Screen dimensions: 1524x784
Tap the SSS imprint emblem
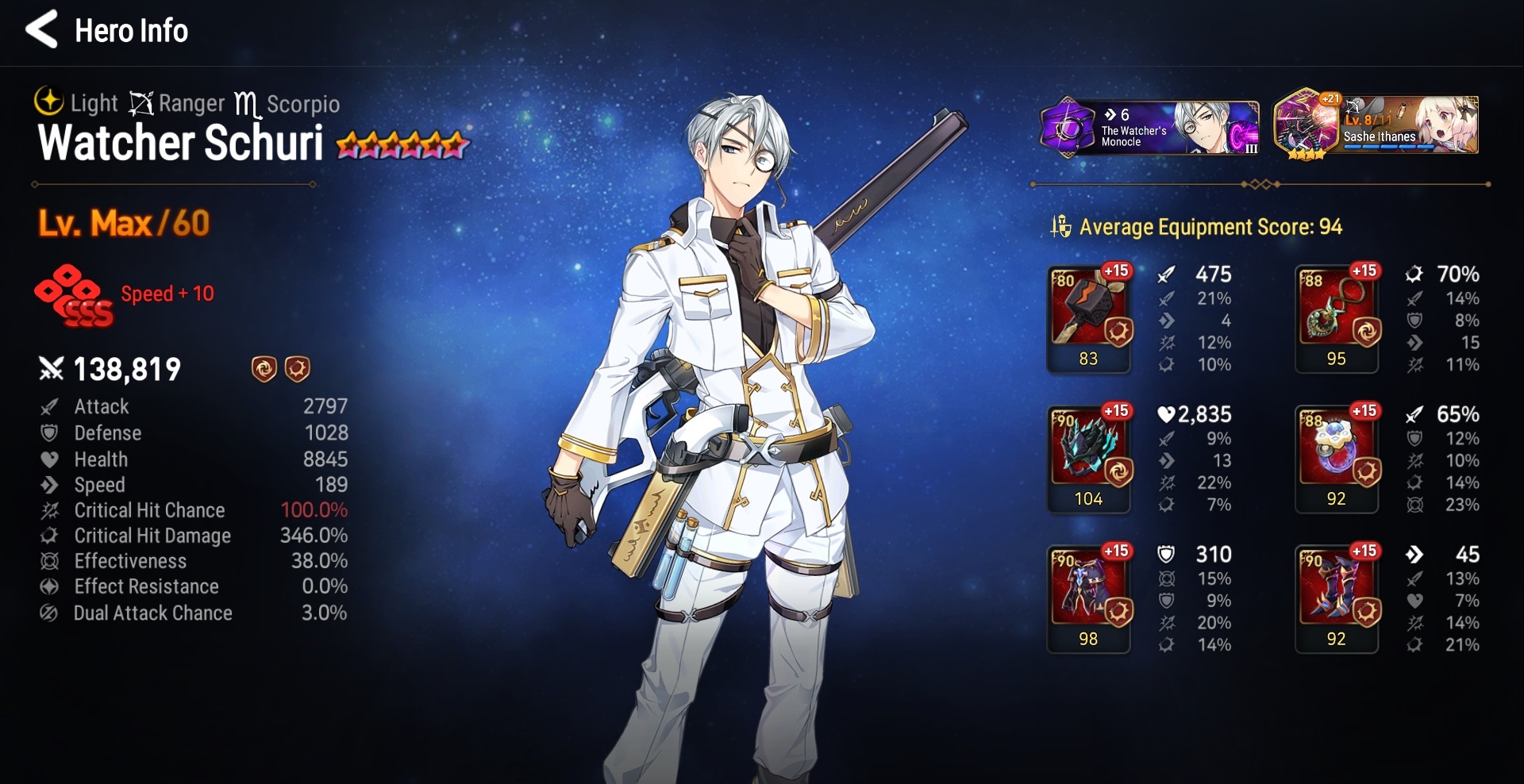pos(74,295)
